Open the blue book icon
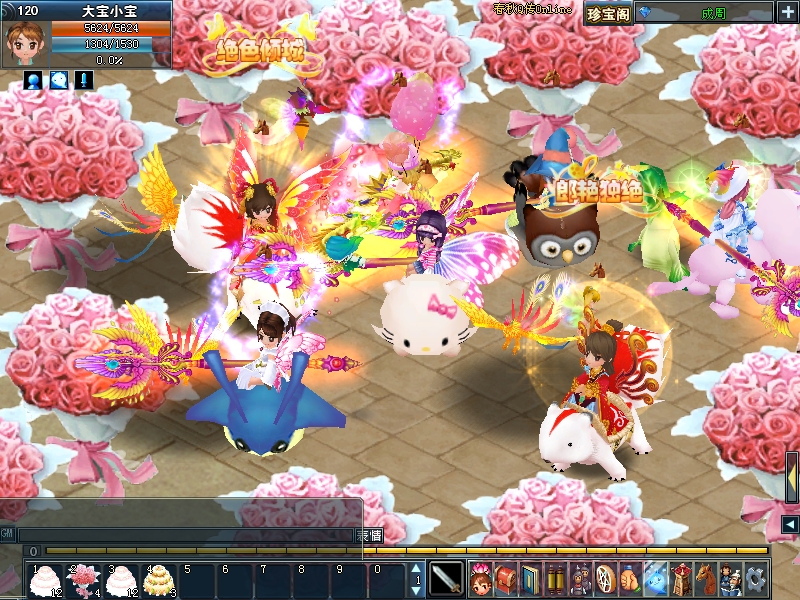The width and height of the screenshot is (800, 600). [x=530, y=578]
